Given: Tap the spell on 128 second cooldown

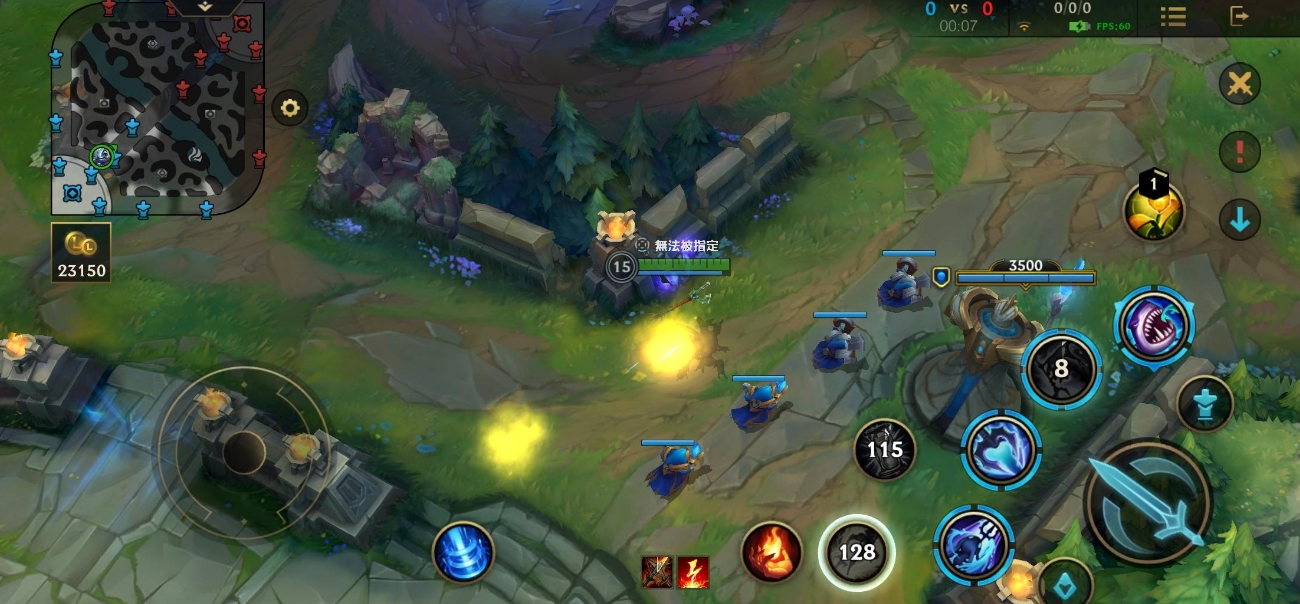Looking at the screenshot, I should [x=856, y=552].
